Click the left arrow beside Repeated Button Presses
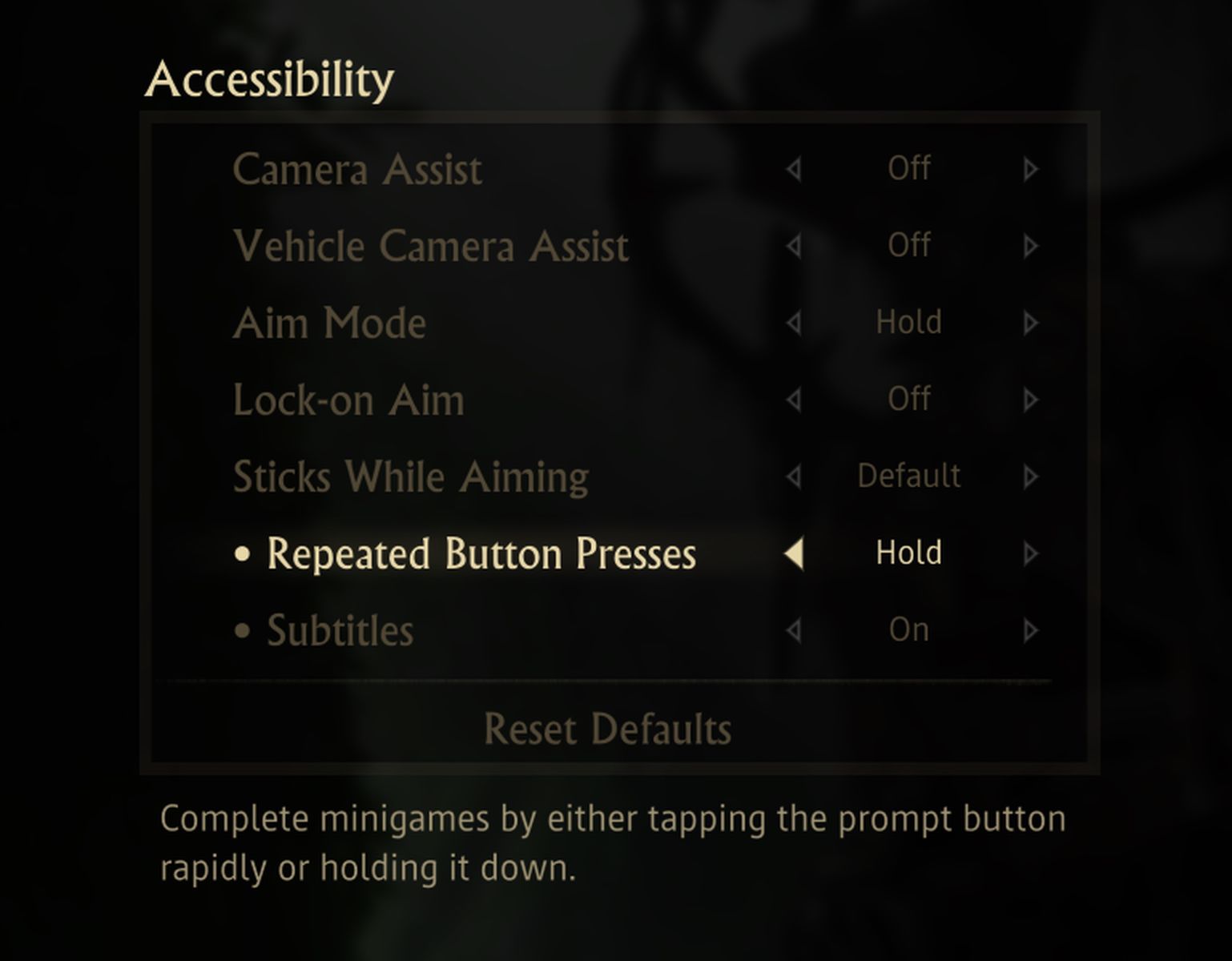Screen dimensions: 1232x961 point(796,553)
